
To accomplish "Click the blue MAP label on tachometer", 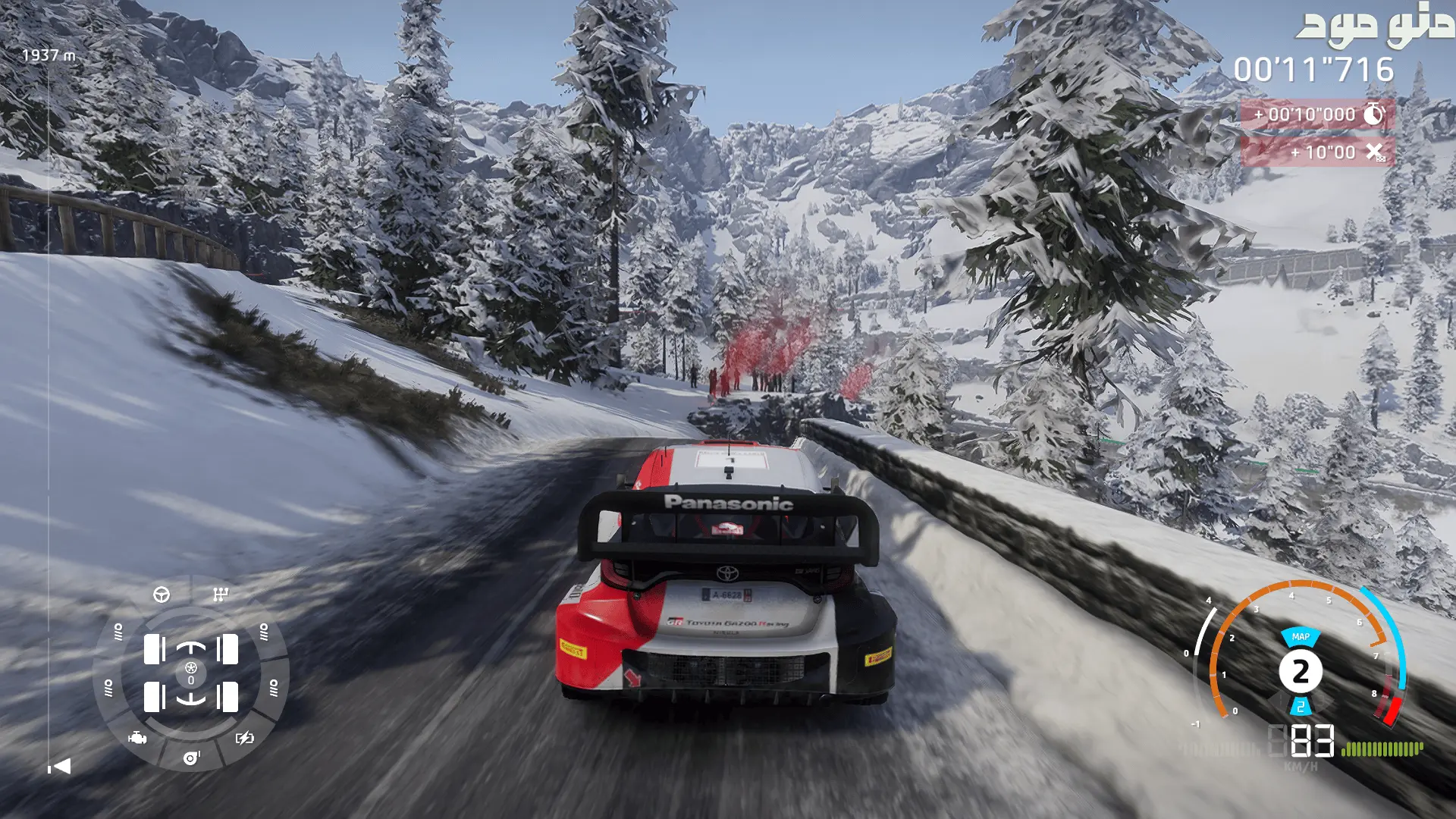I will (x=1301, y=637).
